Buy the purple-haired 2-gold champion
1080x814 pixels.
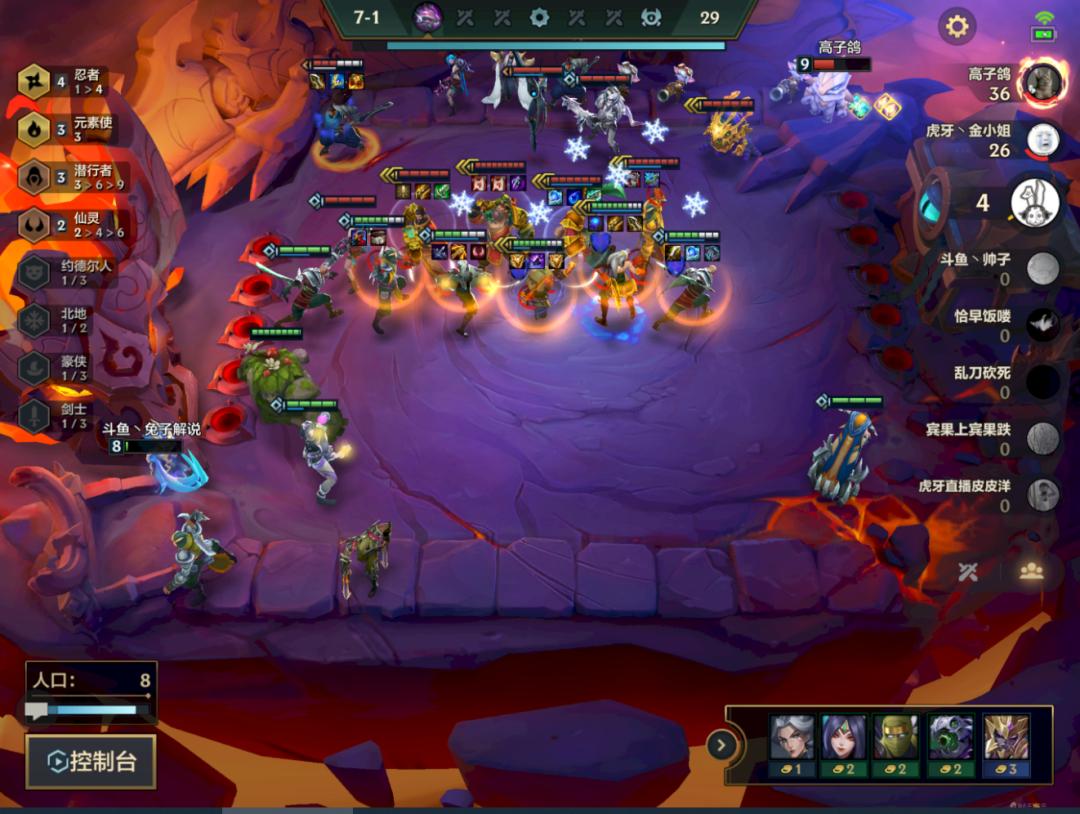point(843,745)
